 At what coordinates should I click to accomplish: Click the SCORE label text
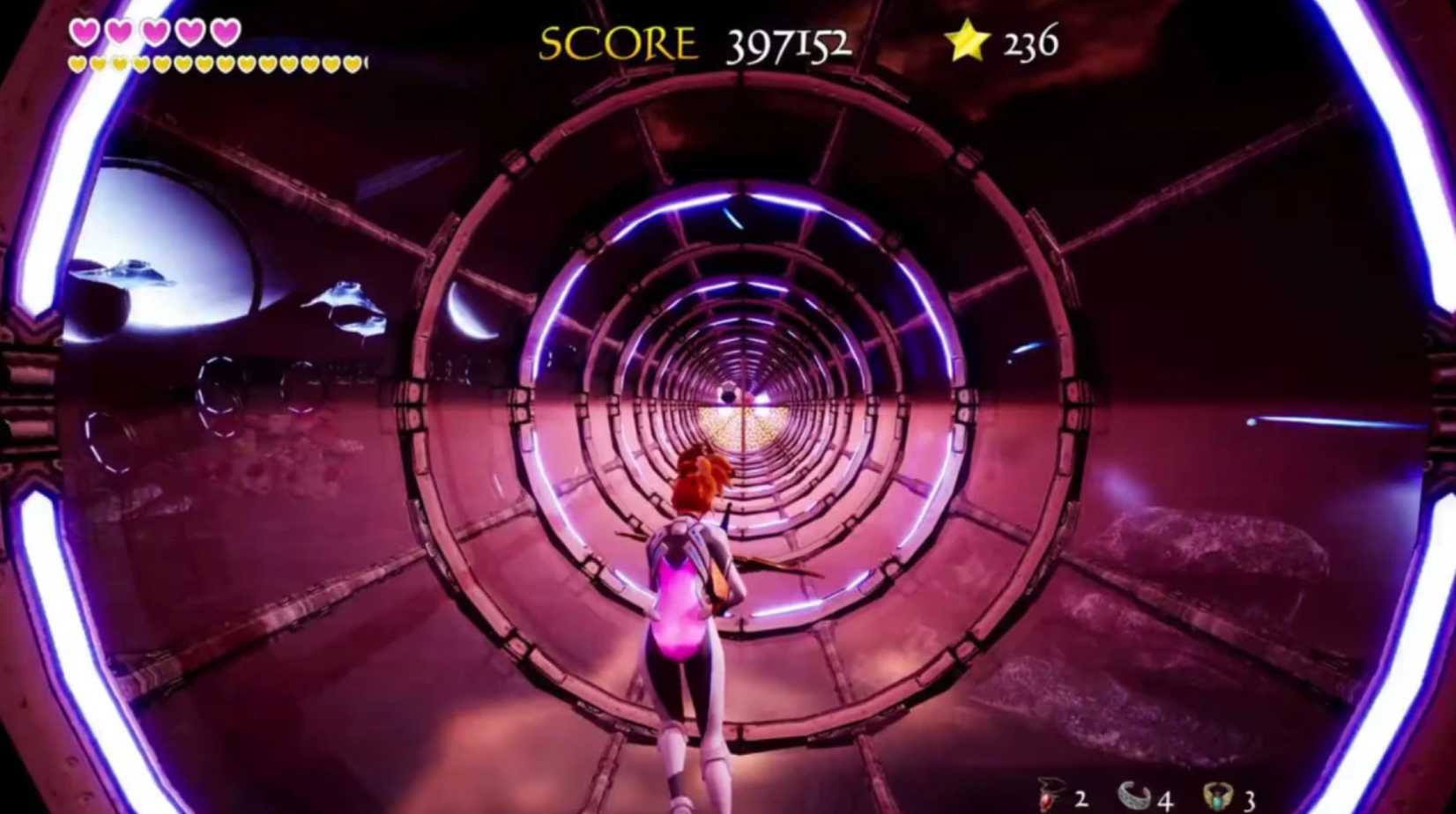[x=615, y=41]
